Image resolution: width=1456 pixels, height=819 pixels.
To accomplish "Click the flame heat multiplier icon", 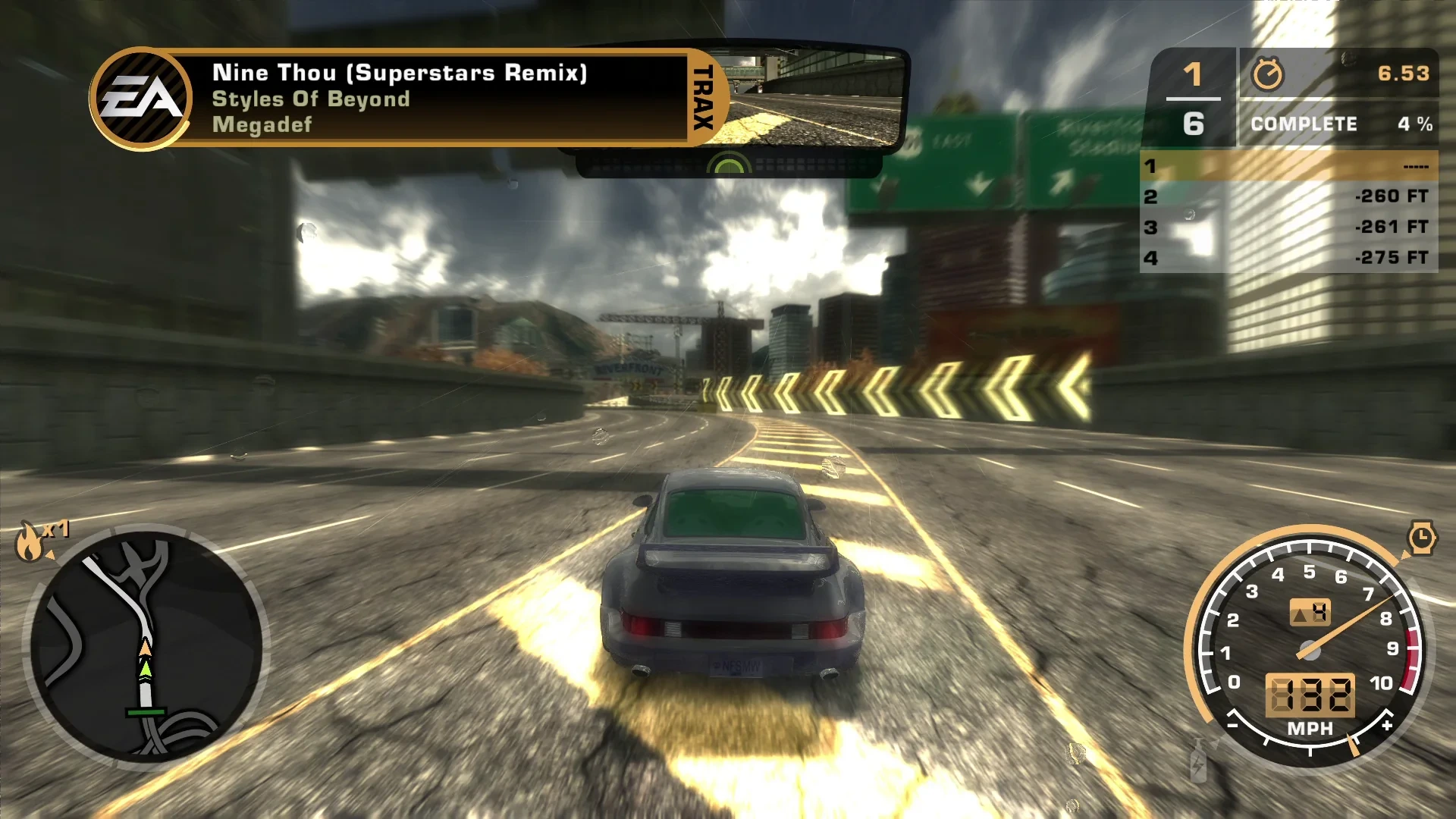I will coord(30,543).
